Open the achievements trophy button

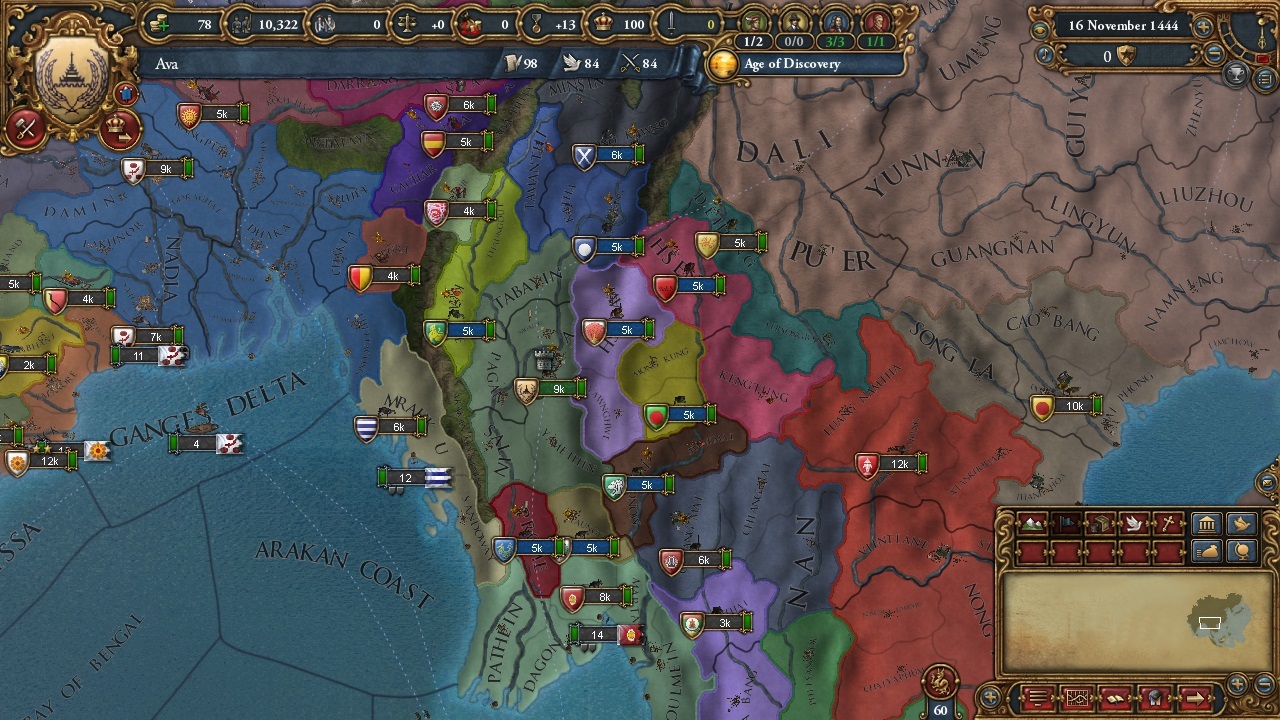coord(1236,74)
